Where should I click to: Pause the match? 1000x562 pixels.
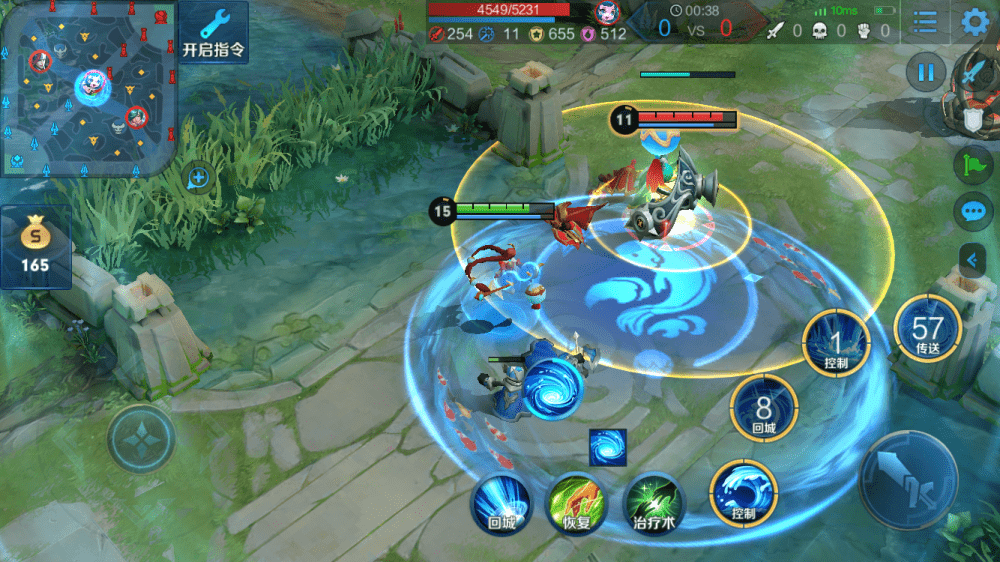pyautogui.click(x=926, y=72)
